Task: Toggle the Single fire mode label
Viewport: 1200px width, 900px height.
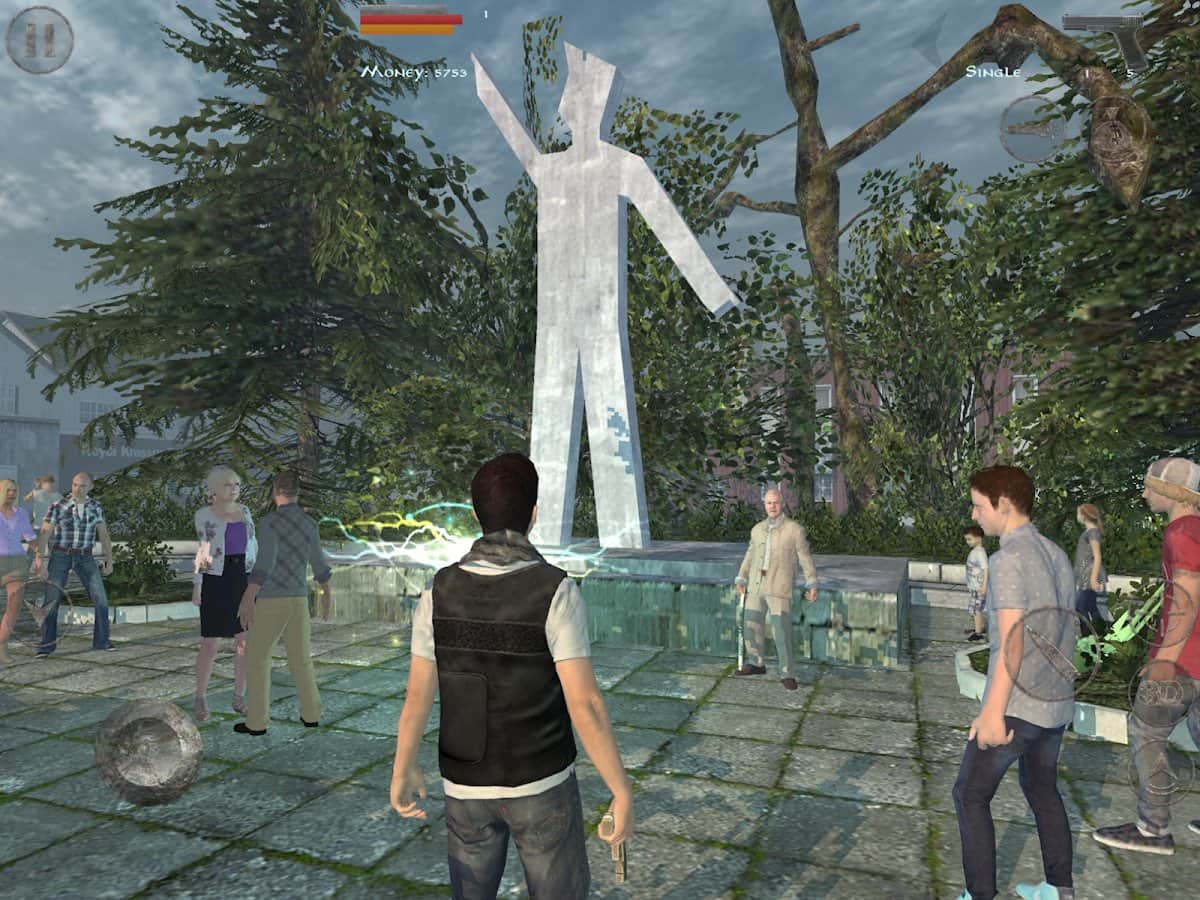Action: coord(993,72)
